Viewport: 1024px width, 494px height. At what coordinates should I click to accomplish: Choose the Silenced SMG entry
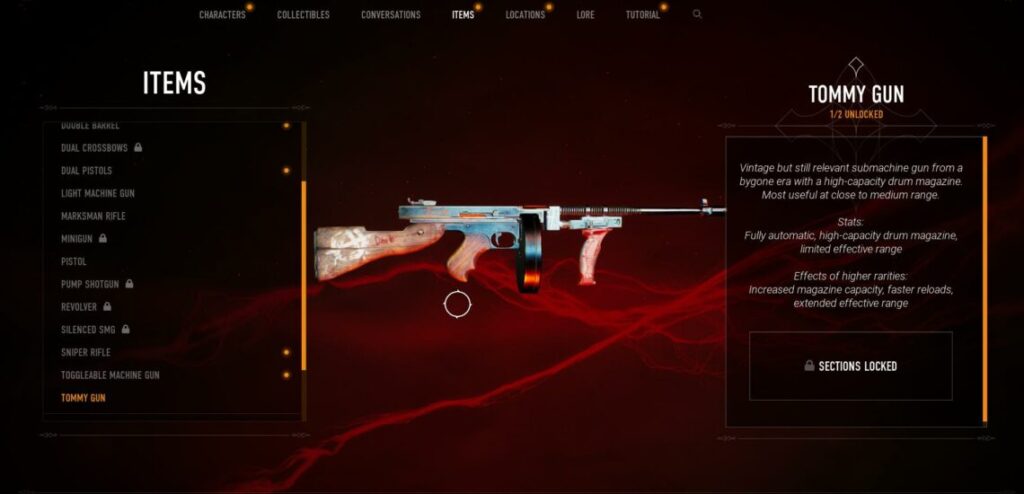point(90,329)
